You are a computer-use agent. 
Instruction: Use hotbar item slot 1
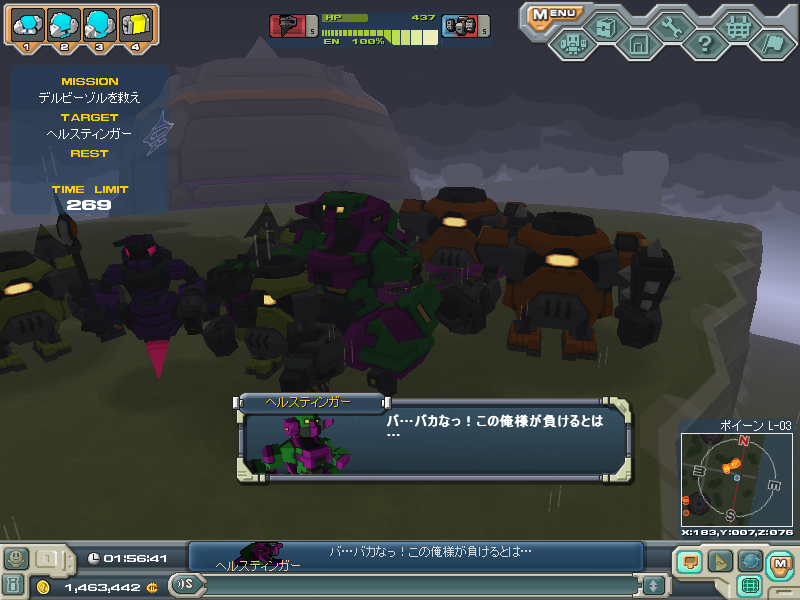[27, 24]
